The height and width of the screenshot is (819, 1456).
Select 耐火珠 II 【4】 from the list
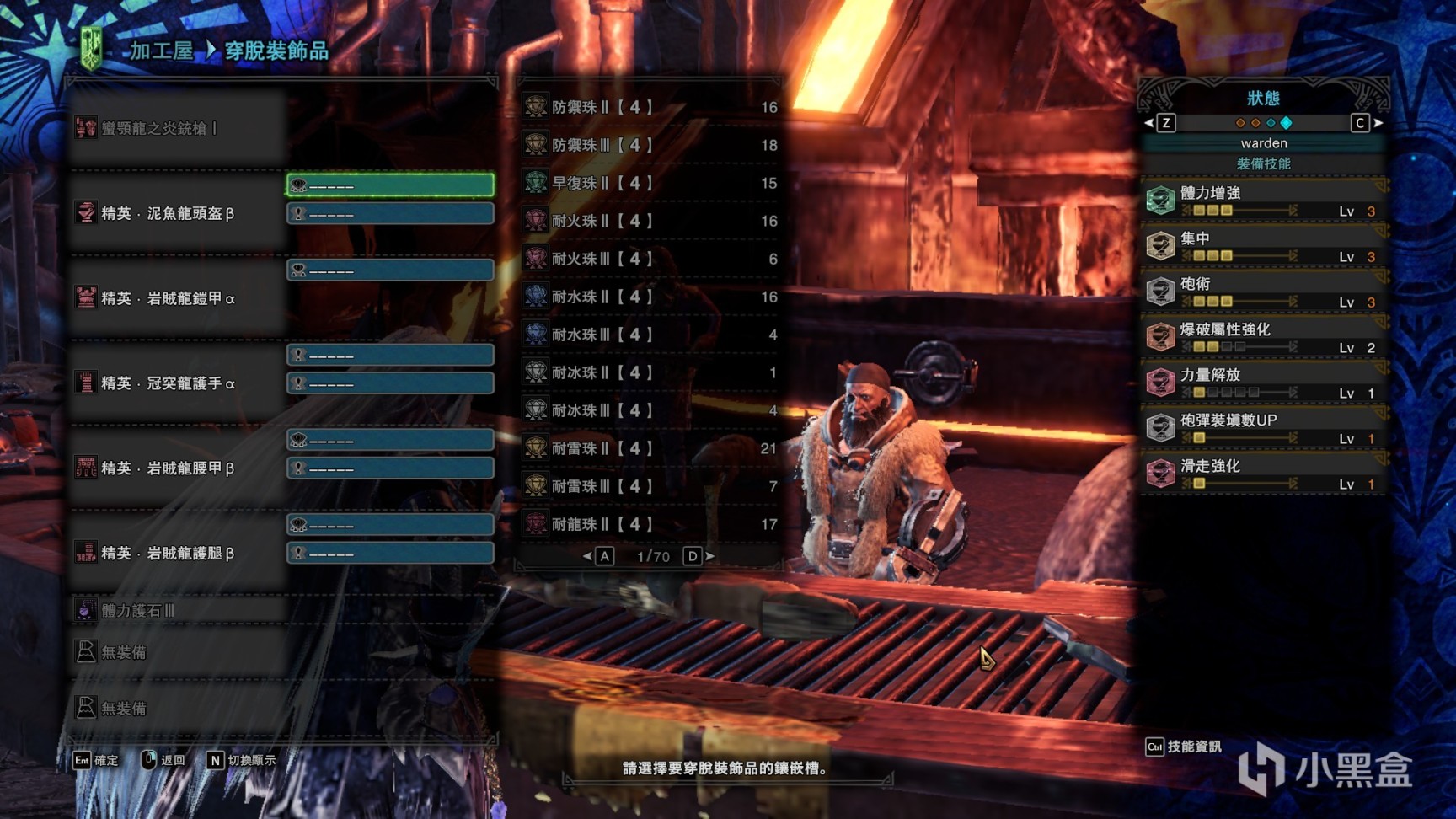(x=649, y=221)
